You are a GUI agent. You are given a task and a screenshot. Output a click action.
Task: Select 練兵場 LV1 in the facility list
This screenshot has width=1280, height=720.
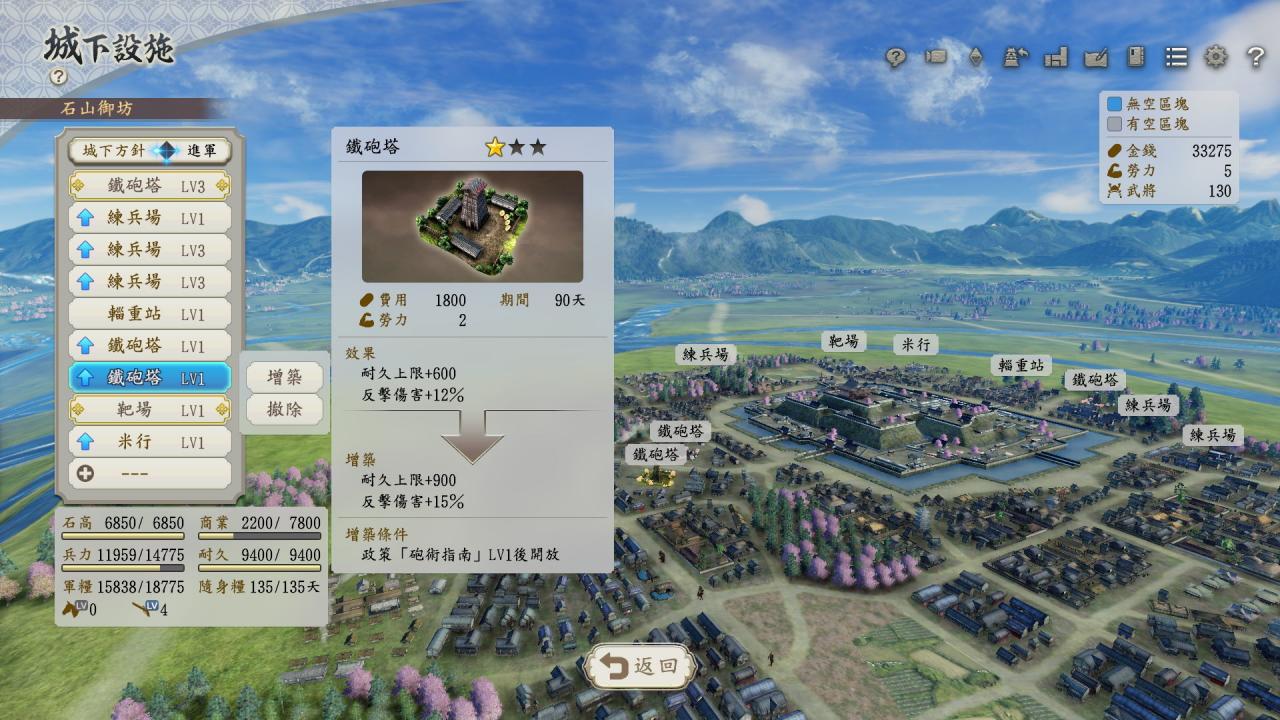(x=150, y=217)
